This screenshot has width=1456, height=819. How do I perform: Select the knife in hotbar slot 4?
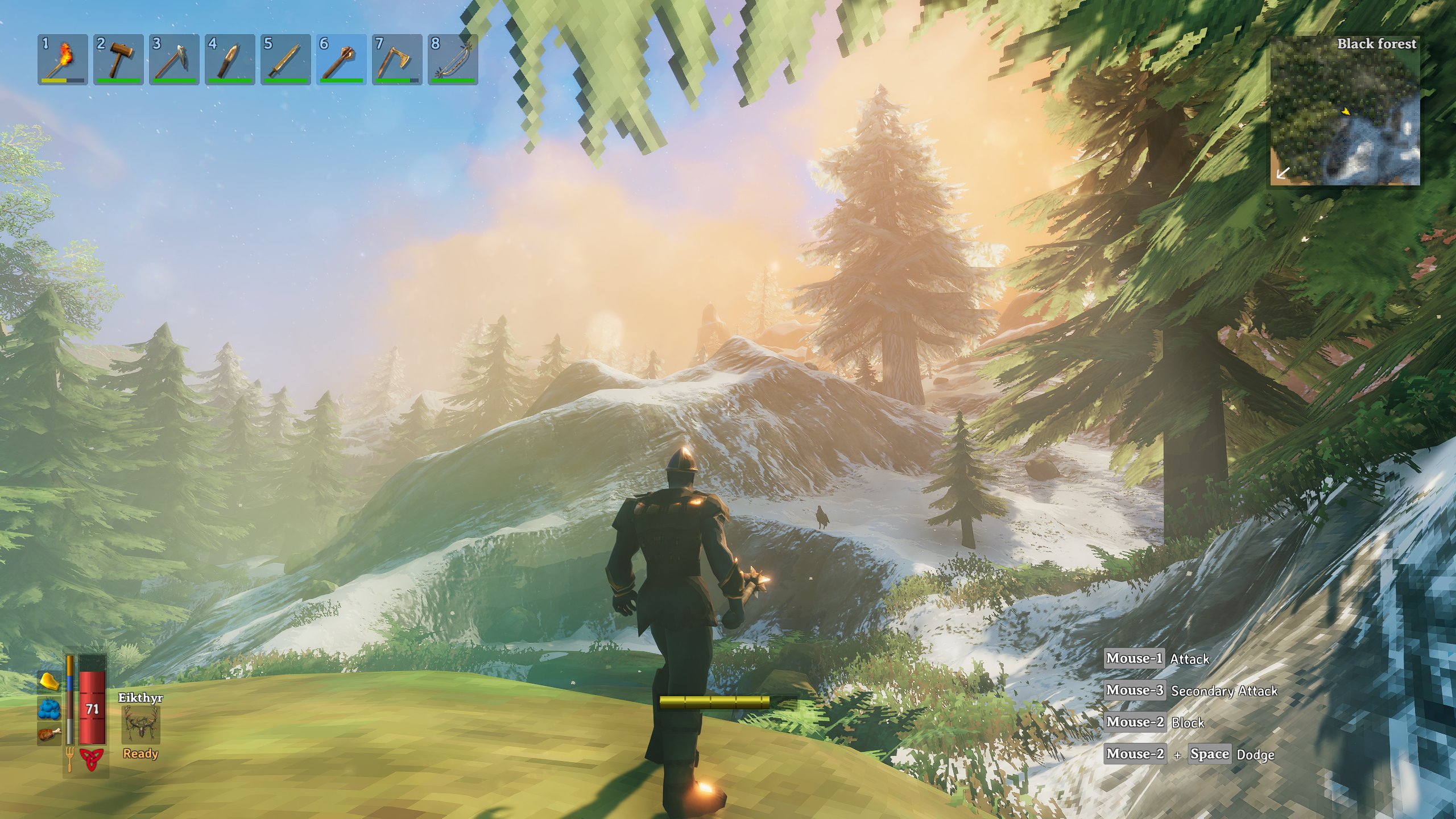coord(230,59)
